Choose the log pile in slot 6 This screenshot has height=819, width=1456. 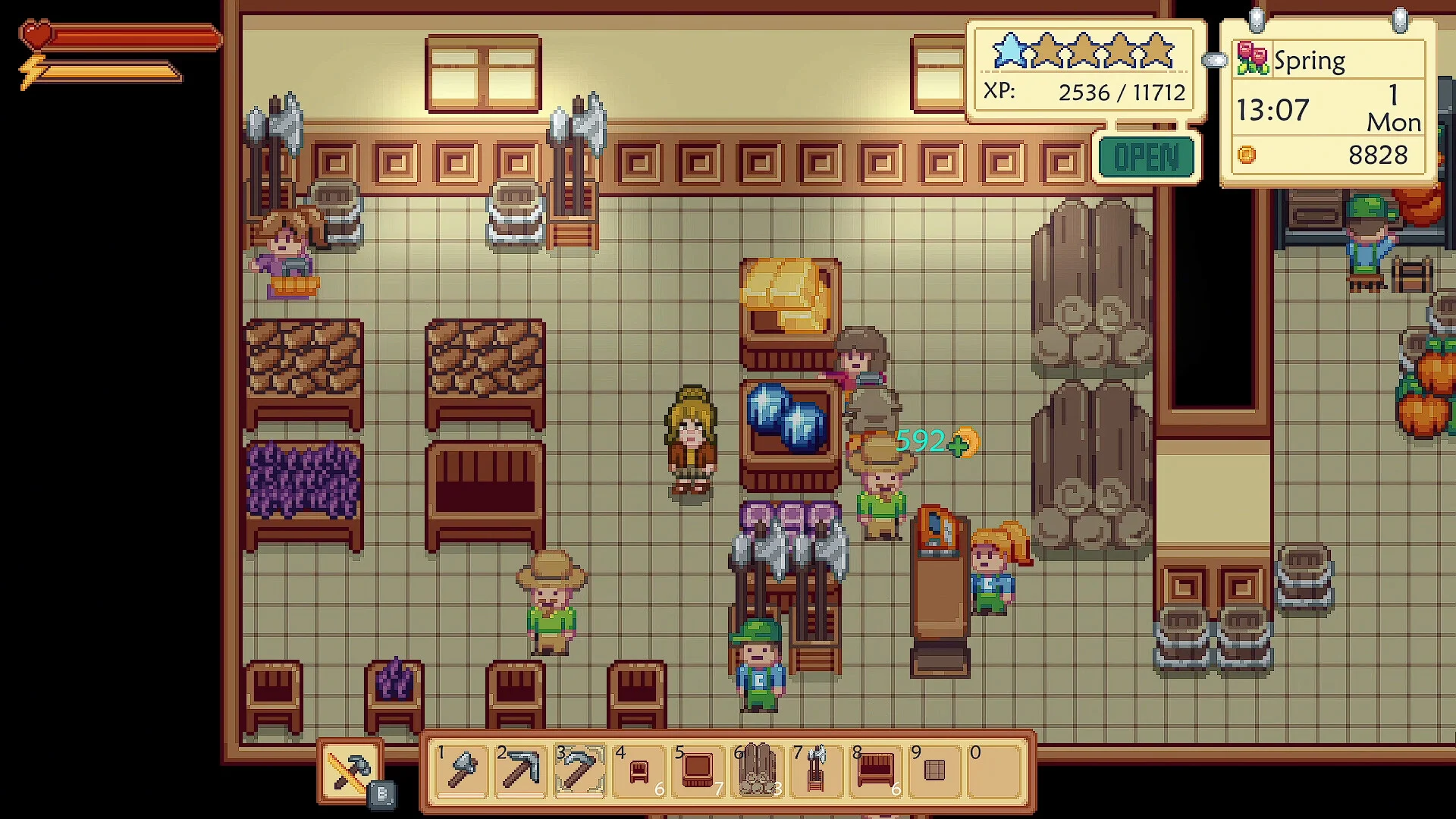(756, 770)
